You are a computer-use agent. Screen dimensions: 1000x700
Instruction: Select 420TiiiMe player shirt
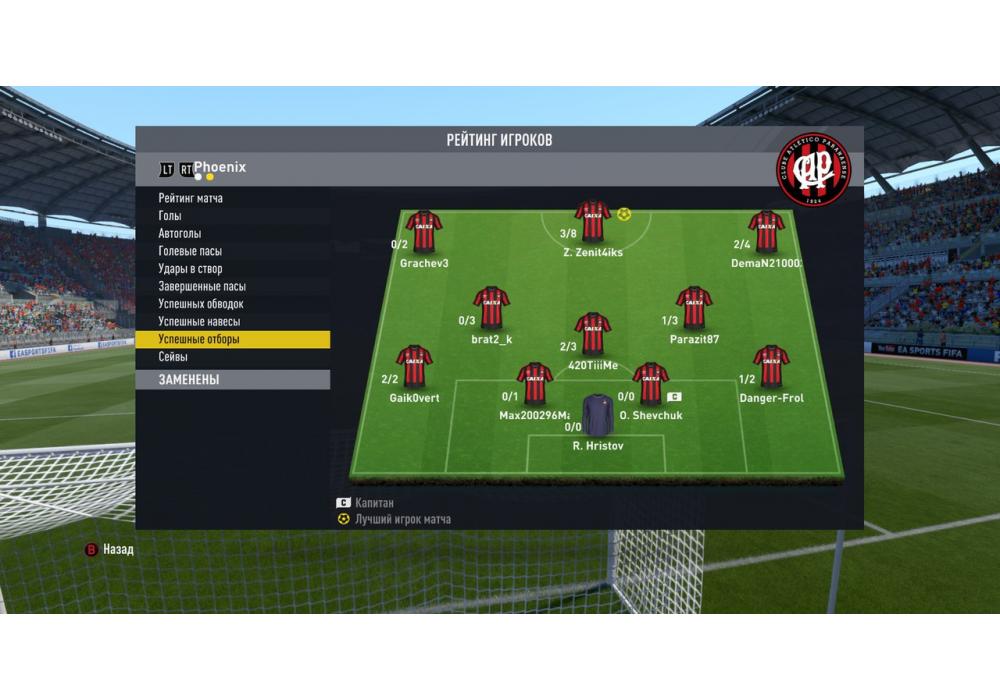tap(593, 334)
